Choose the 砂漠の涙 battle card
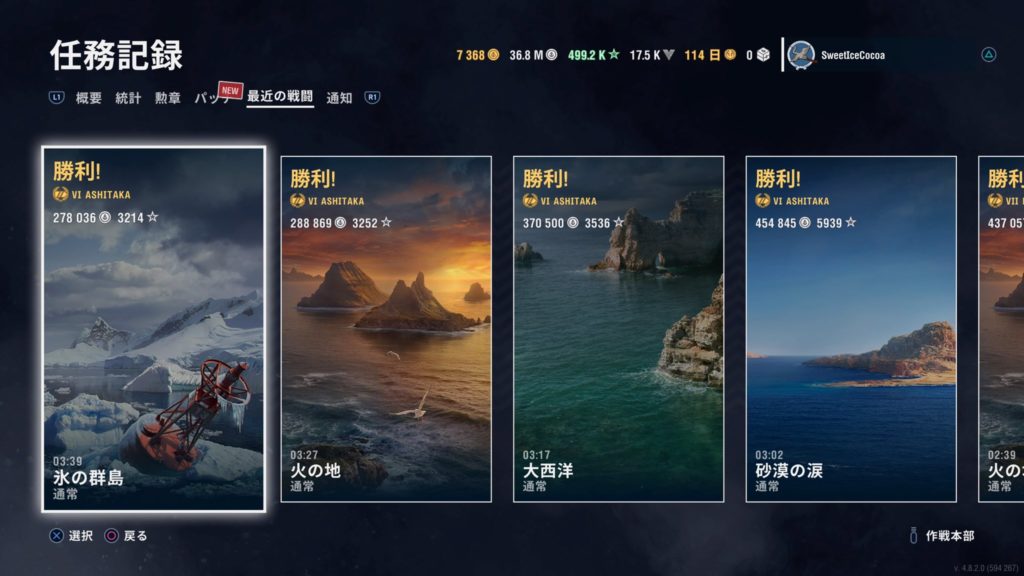 click(x=851, y=329)
